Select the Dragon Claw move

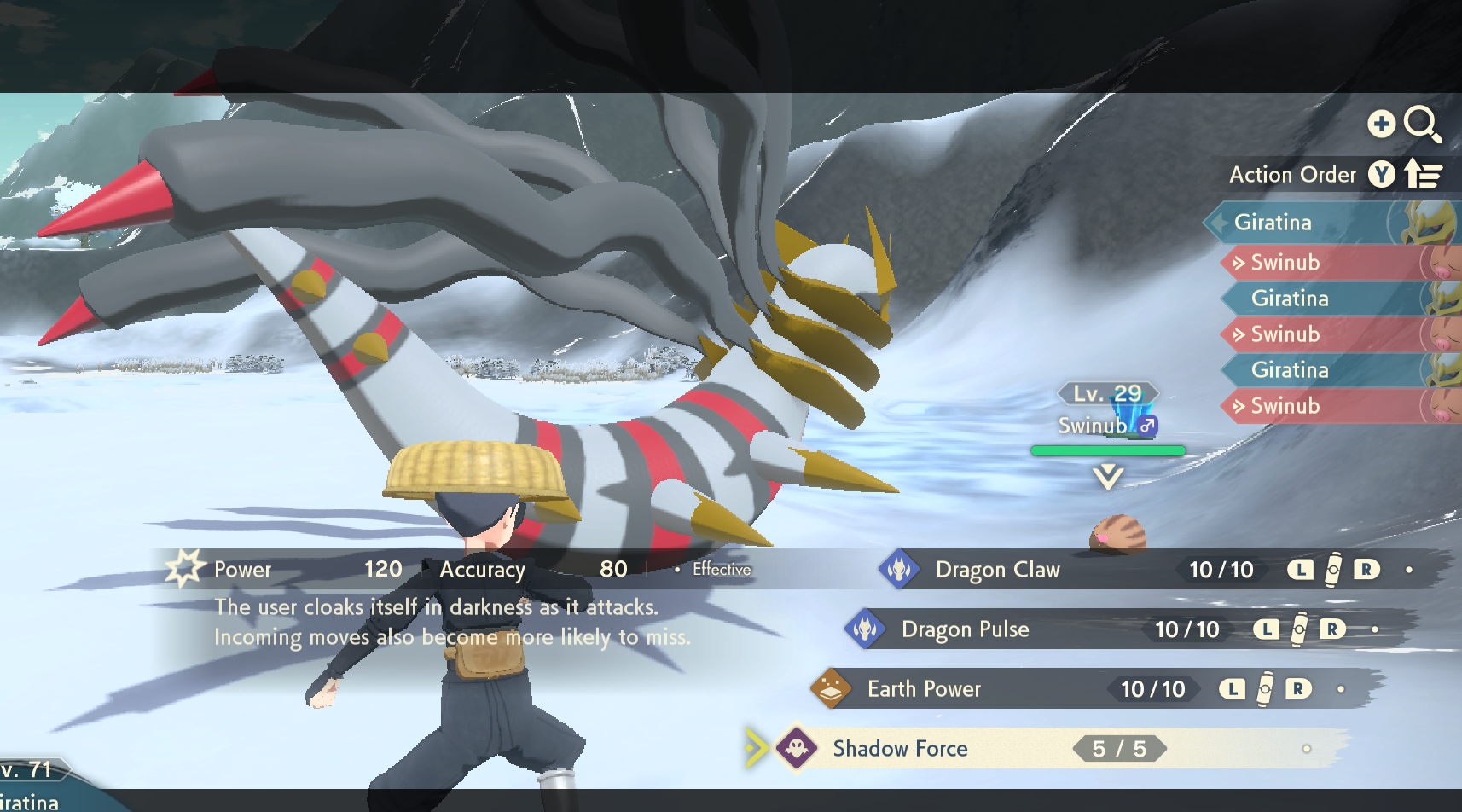pos(997,570)
